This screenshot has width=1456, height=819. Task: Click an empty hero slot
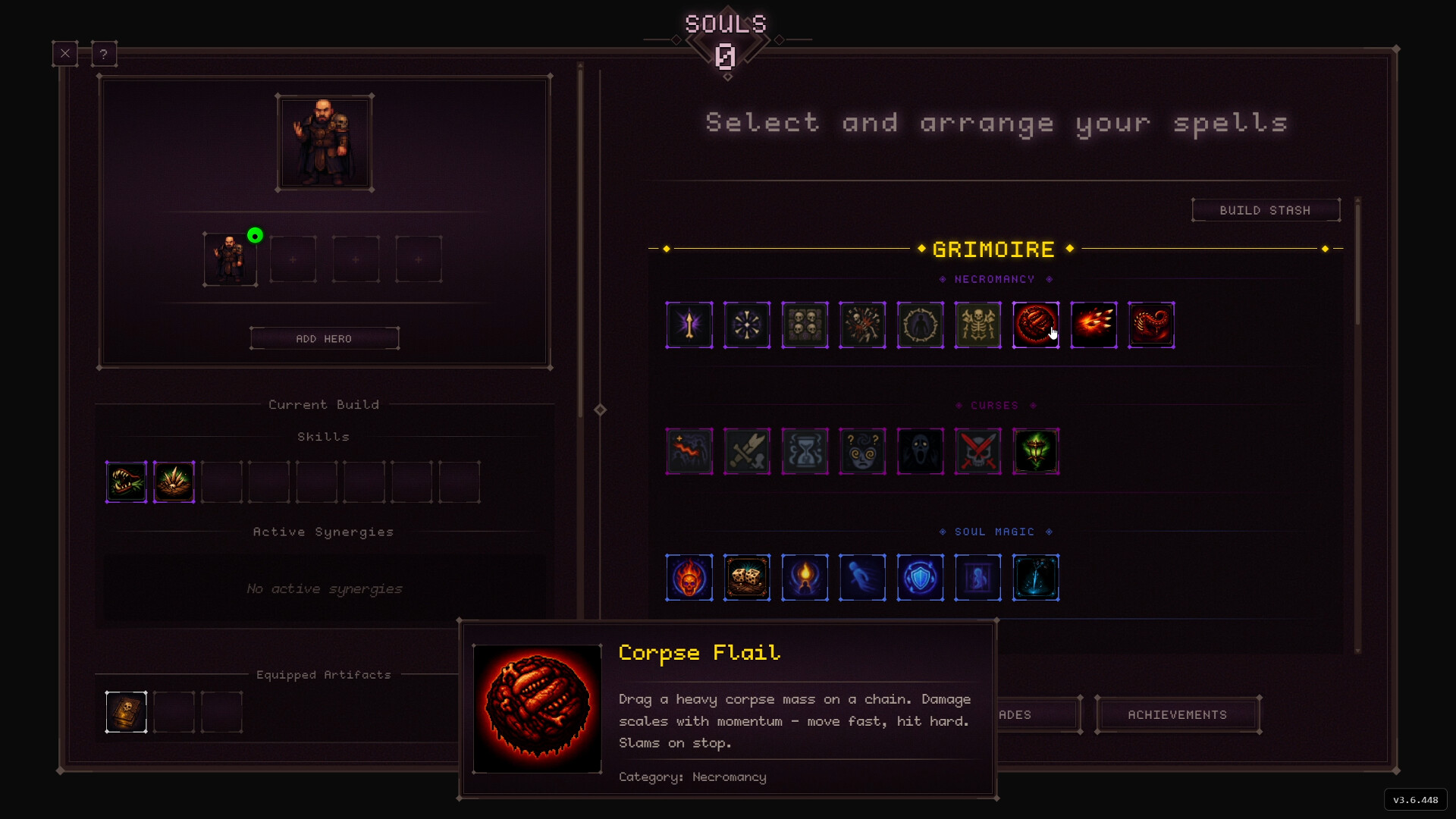click(293, 259)
